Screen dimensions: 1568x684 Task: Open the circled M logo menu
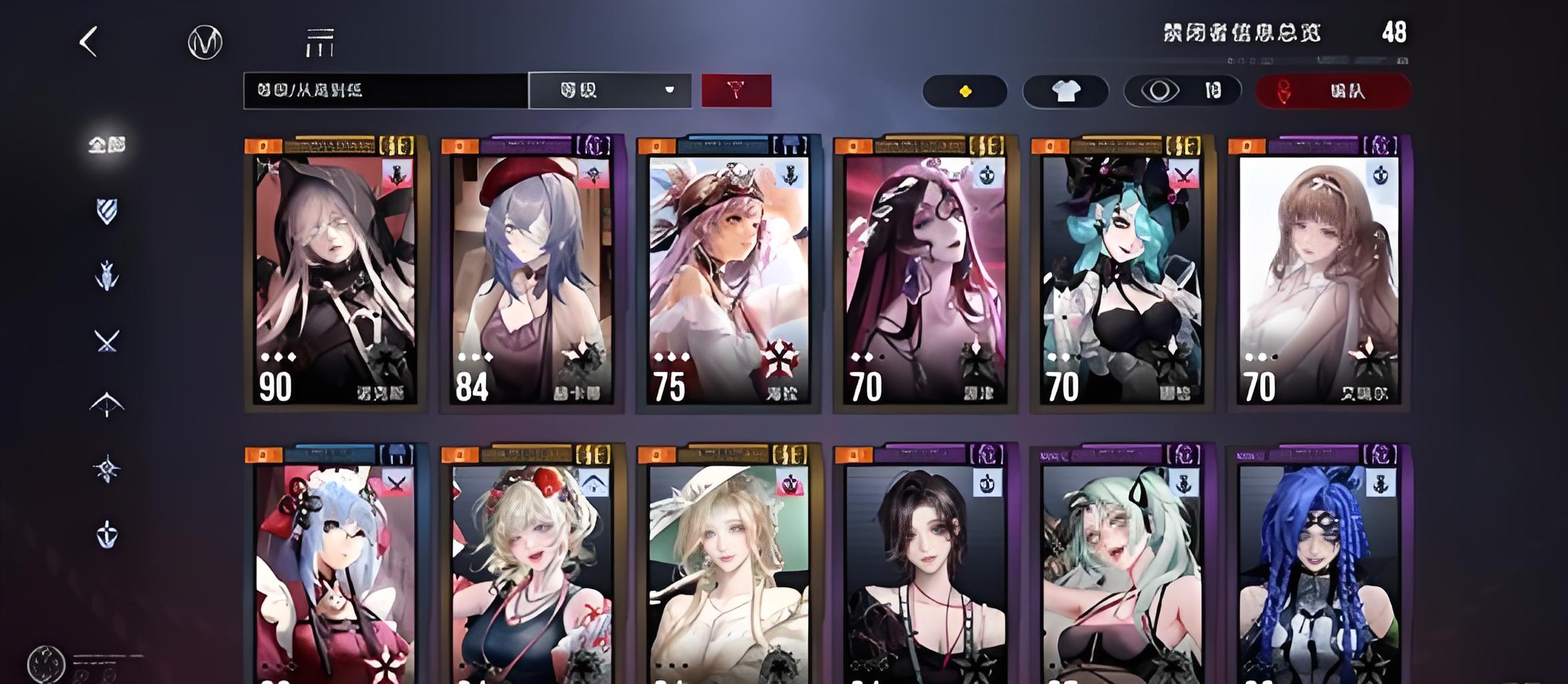(x=205, y=43)
